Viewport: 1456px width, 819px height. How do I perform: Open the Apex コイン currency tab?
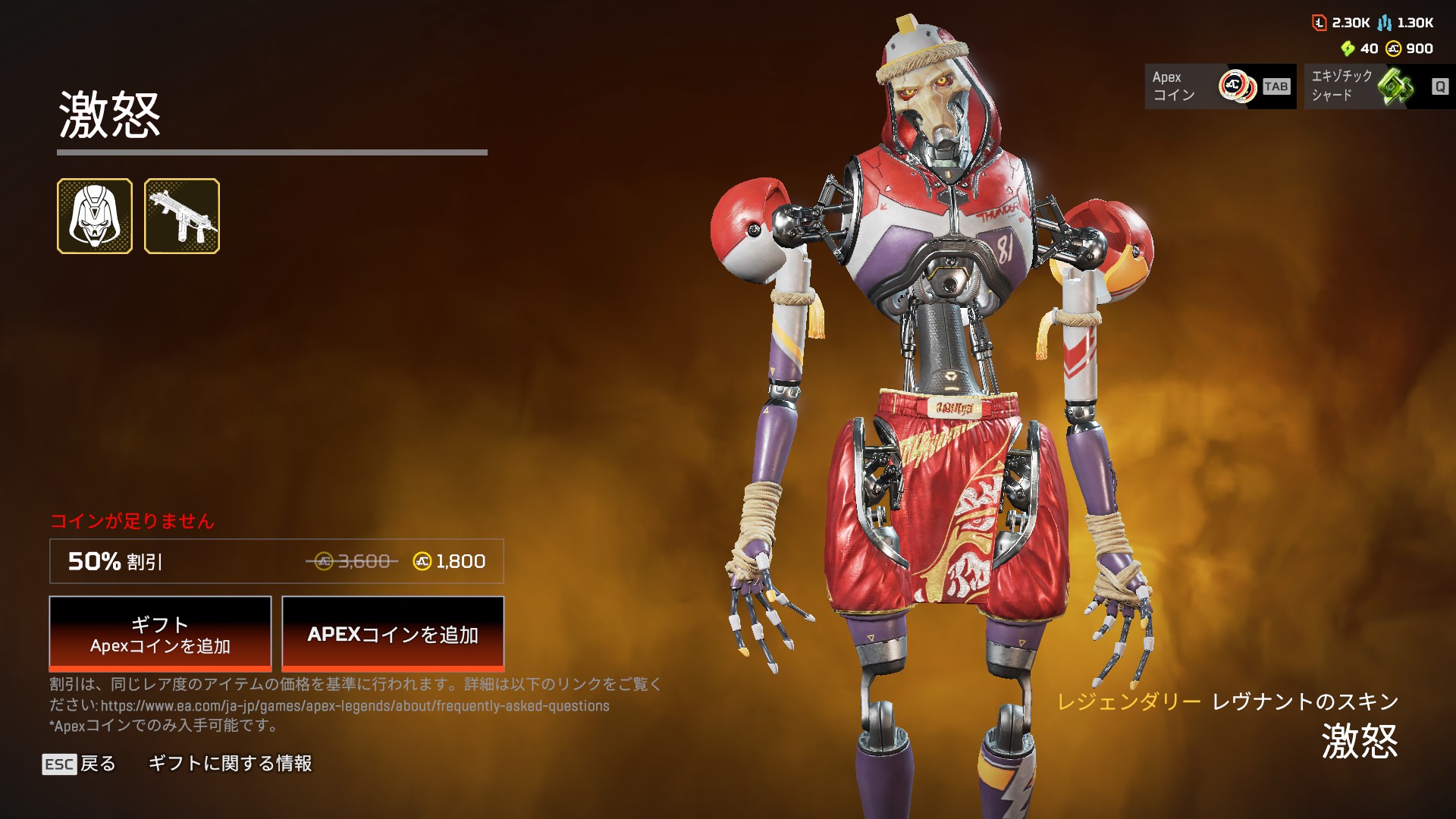coord(1220,86)
